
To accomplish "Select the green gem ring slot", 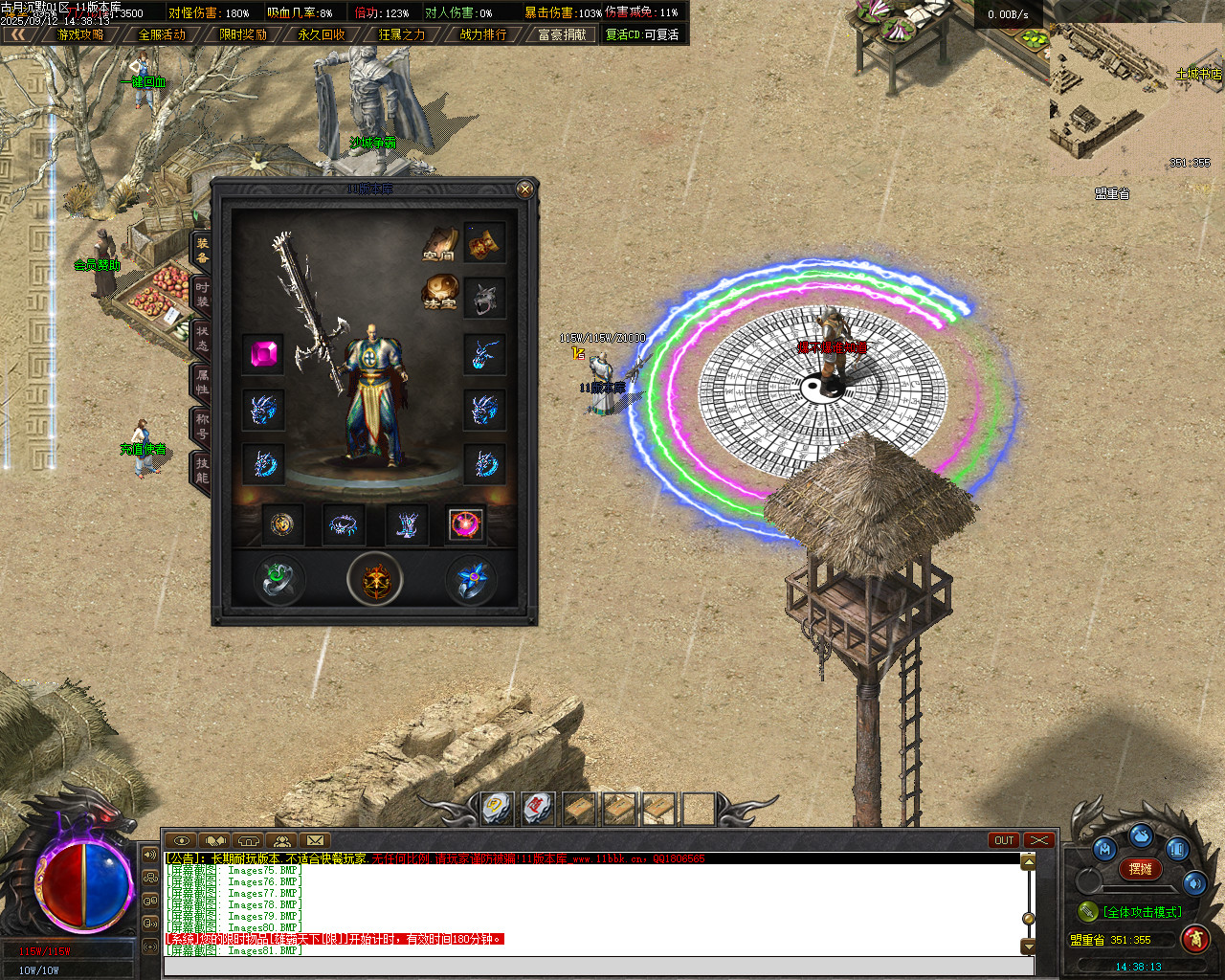I will click(x=278, y=580).
